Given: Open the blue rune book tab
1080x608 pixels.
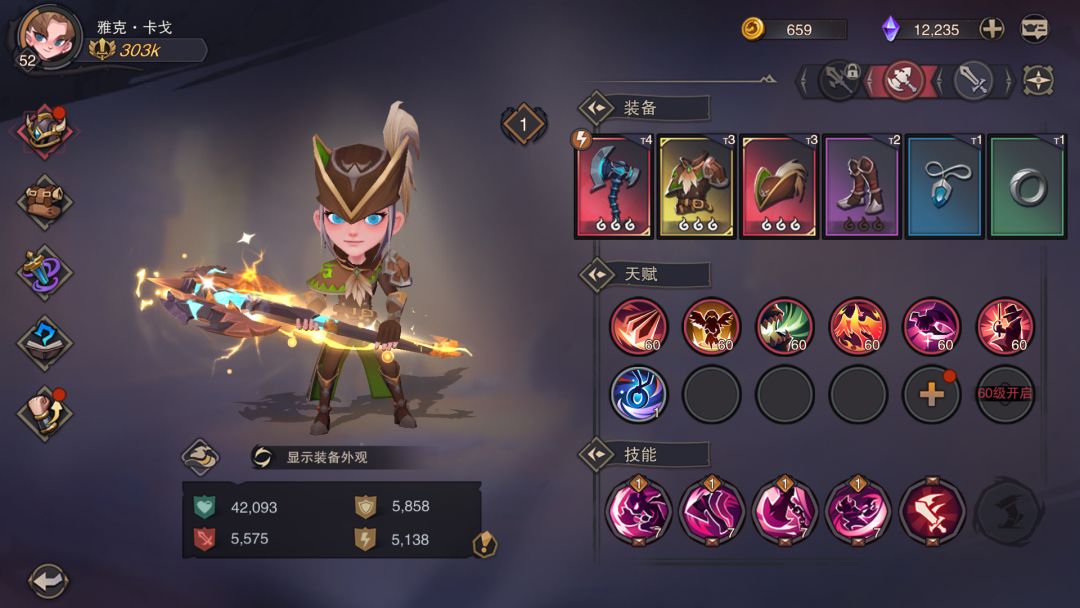Looking at the screenshot, I should pos(45,342).
